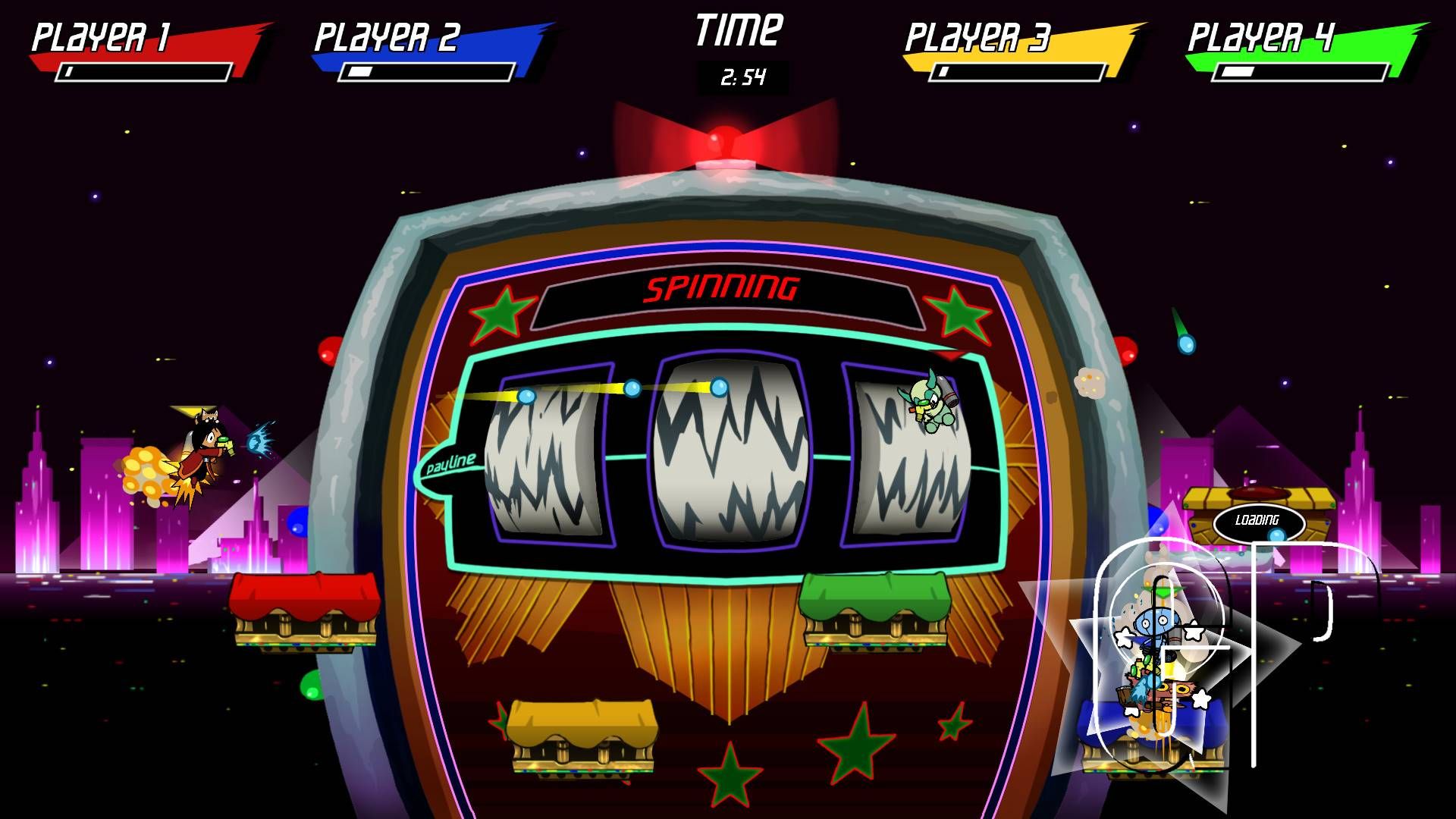Screen dimensions: 1456x819
Task: Click Player 2's health bar
Action: [427, 74]
